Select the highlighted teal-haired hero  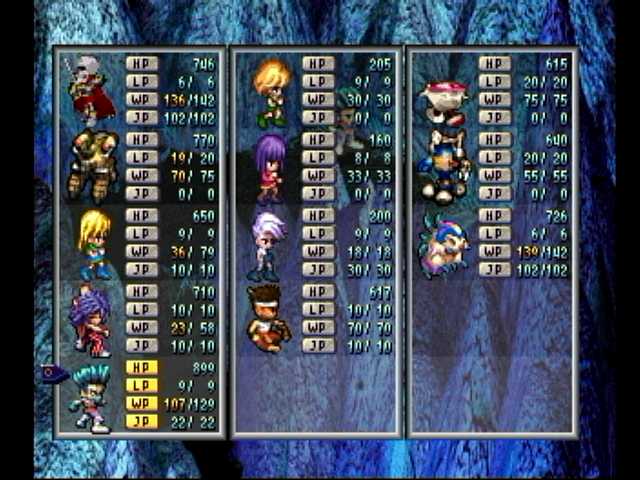pos(92,397)
